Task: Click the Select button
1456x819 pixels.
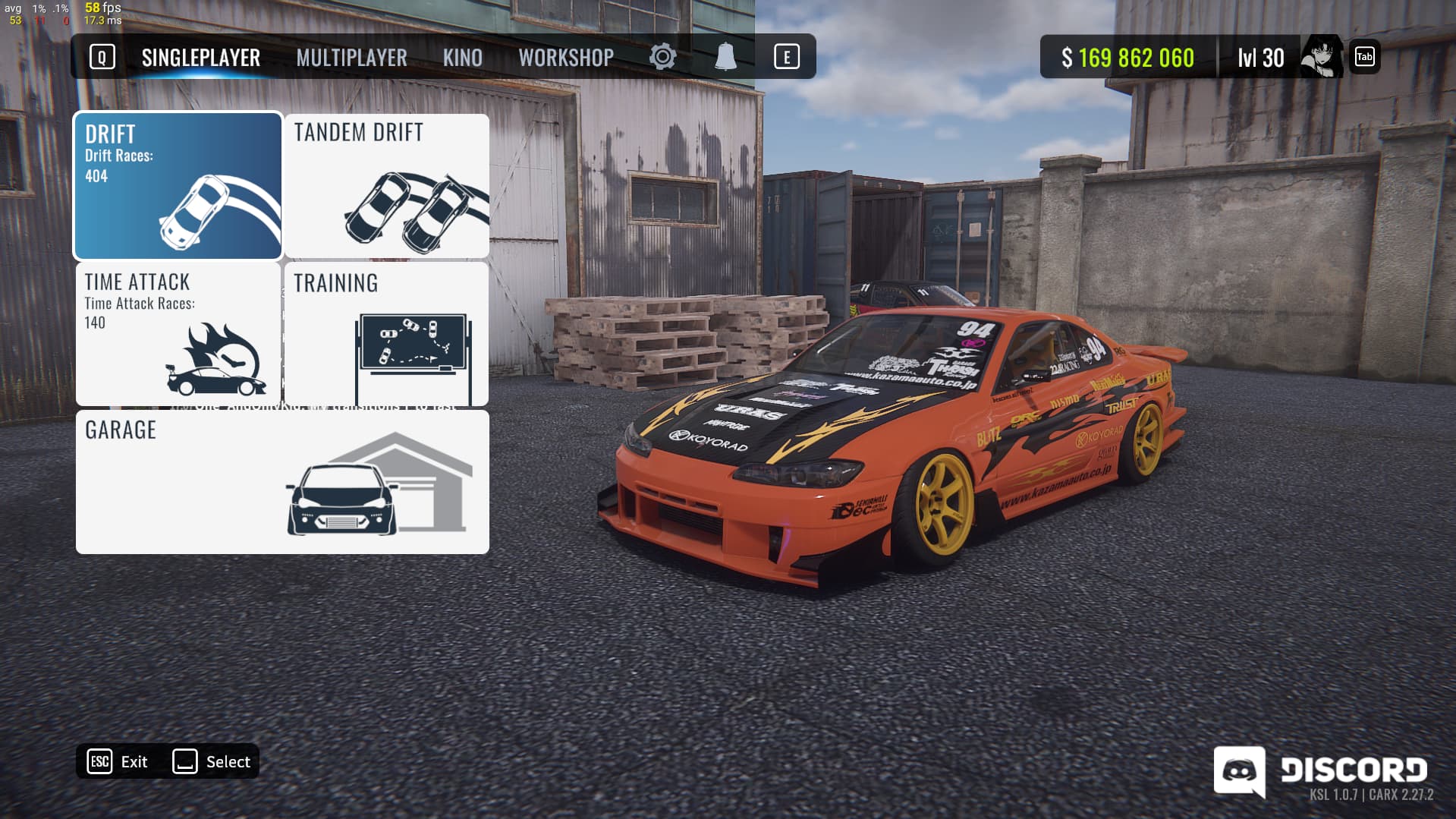Action: click(212, 761)
